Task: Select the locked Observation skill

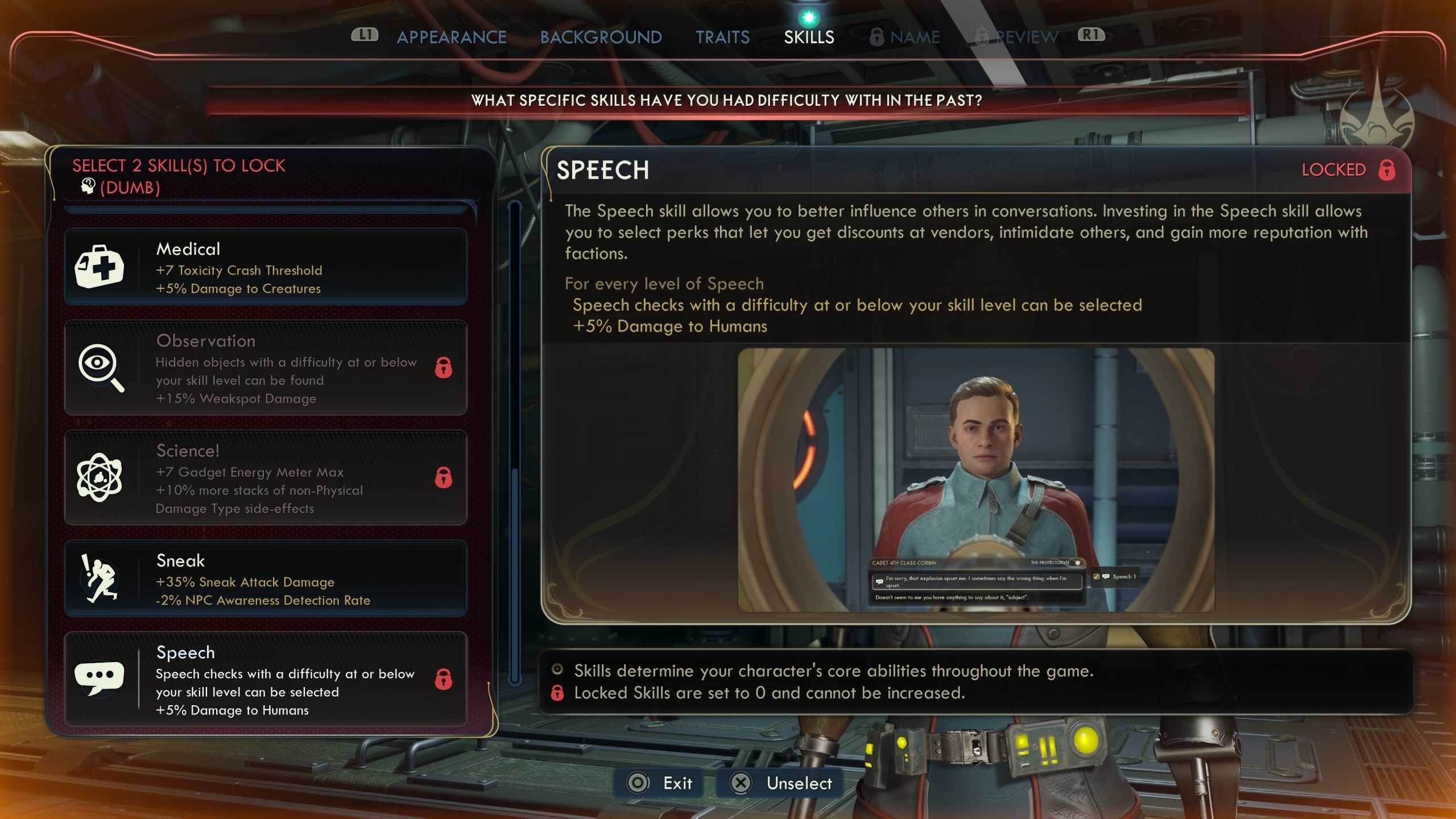Action: coord(266,367)
